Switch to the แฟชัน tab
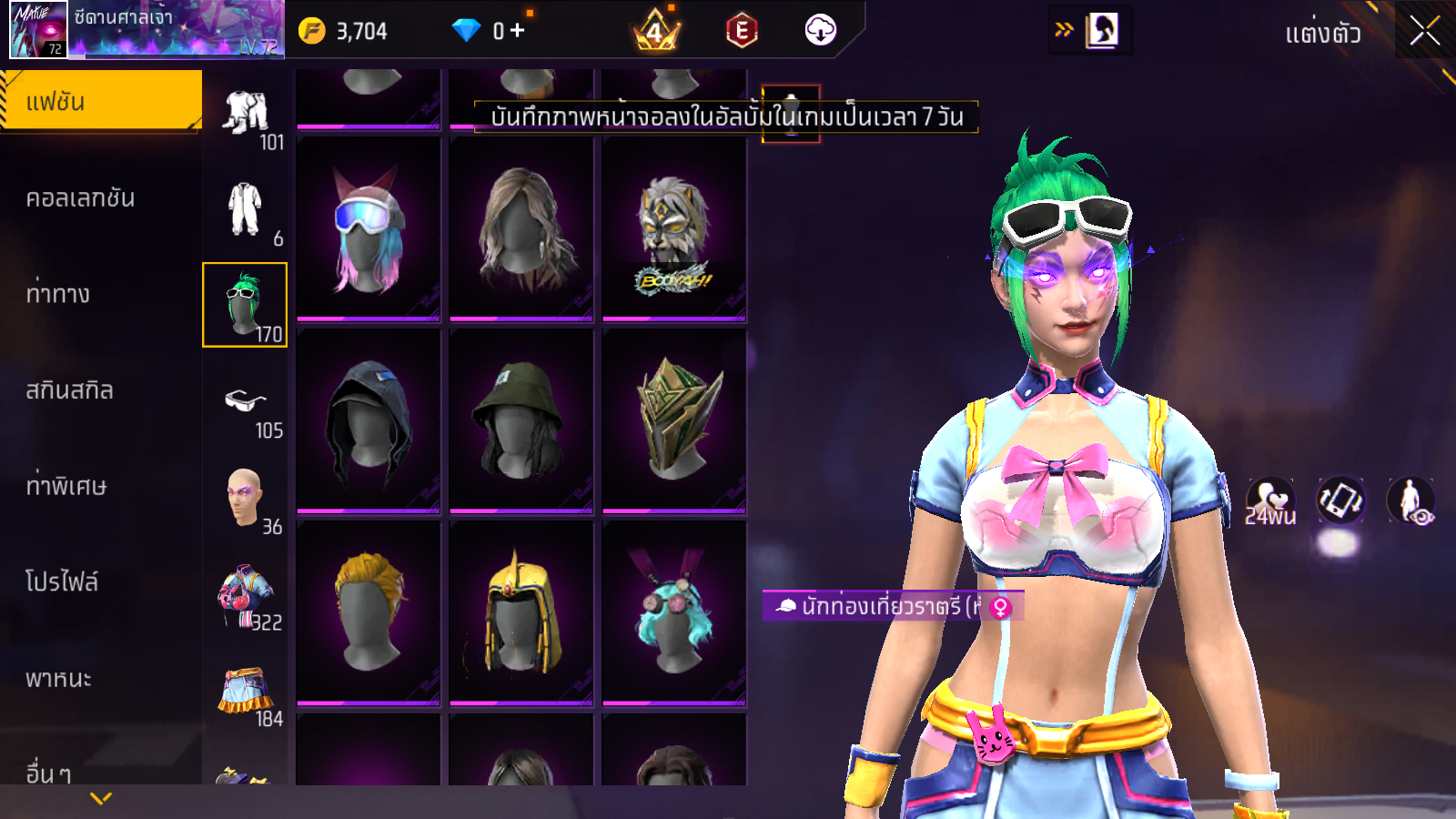The width and height of the screenshot is (1456, 819). 101,101
